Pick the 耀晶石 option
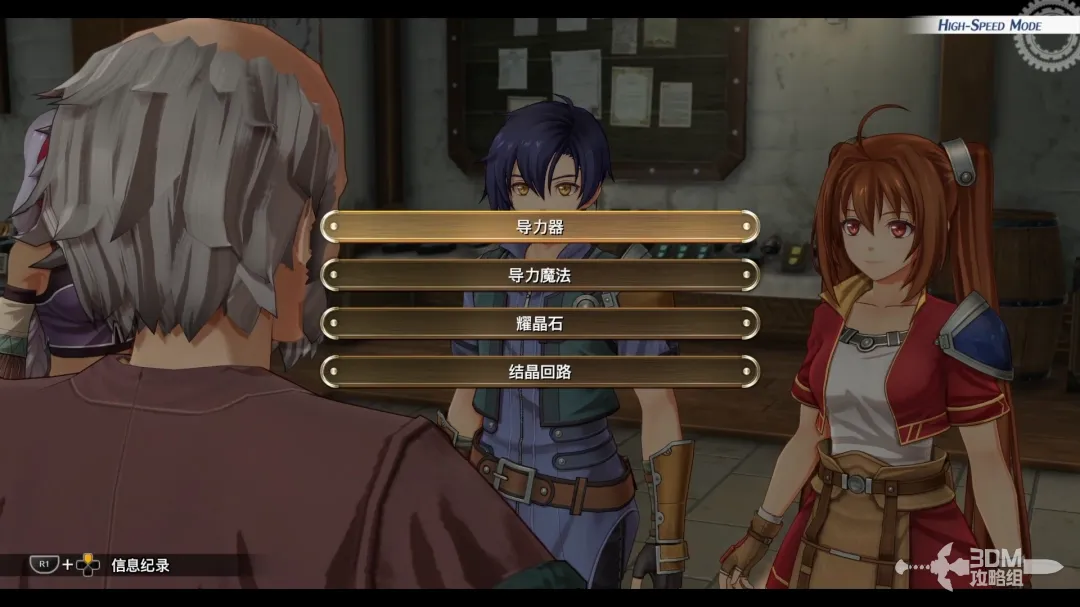This screenshot has width=1080, height=607. (540, 323)
